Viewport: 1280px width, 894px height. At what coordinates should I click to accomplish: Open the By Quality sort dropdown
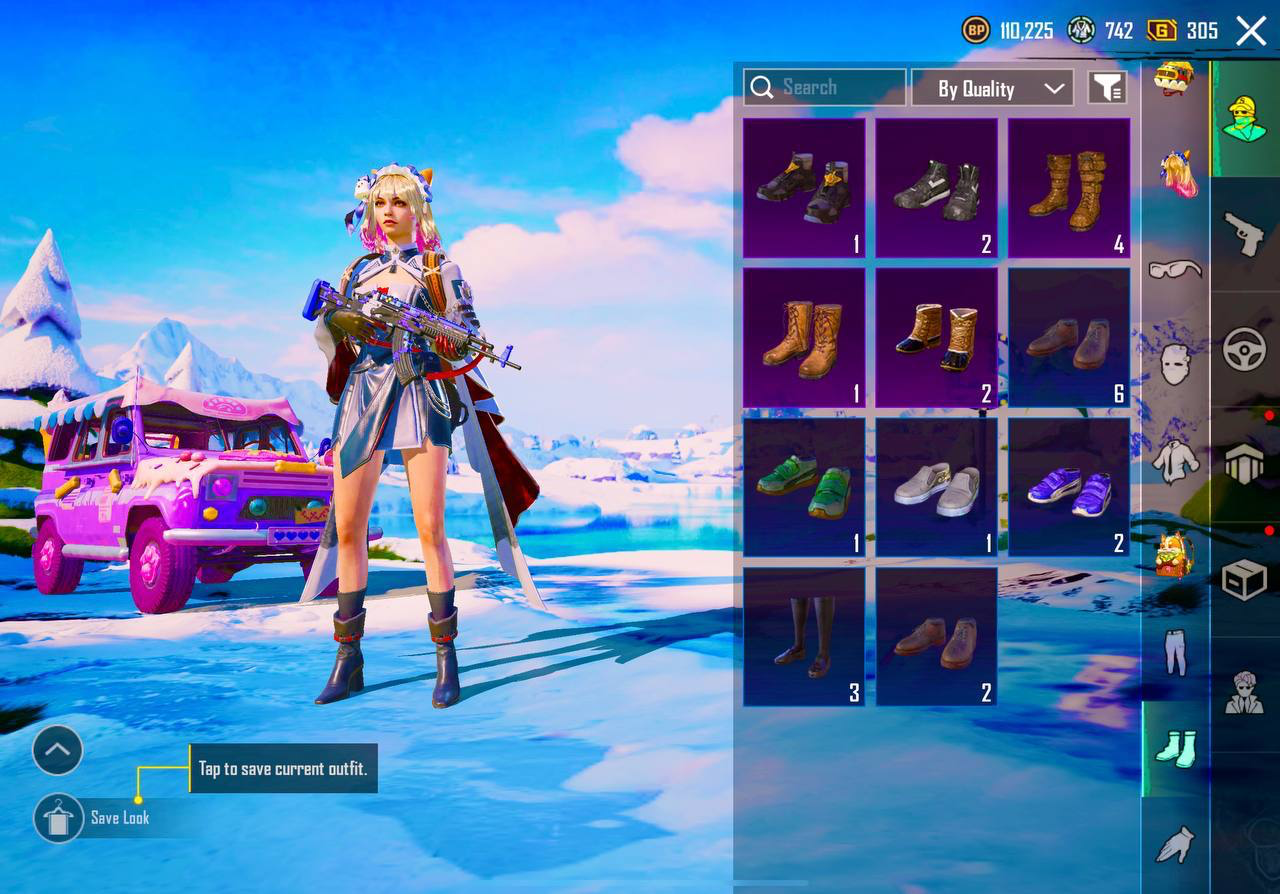(992, 88)
